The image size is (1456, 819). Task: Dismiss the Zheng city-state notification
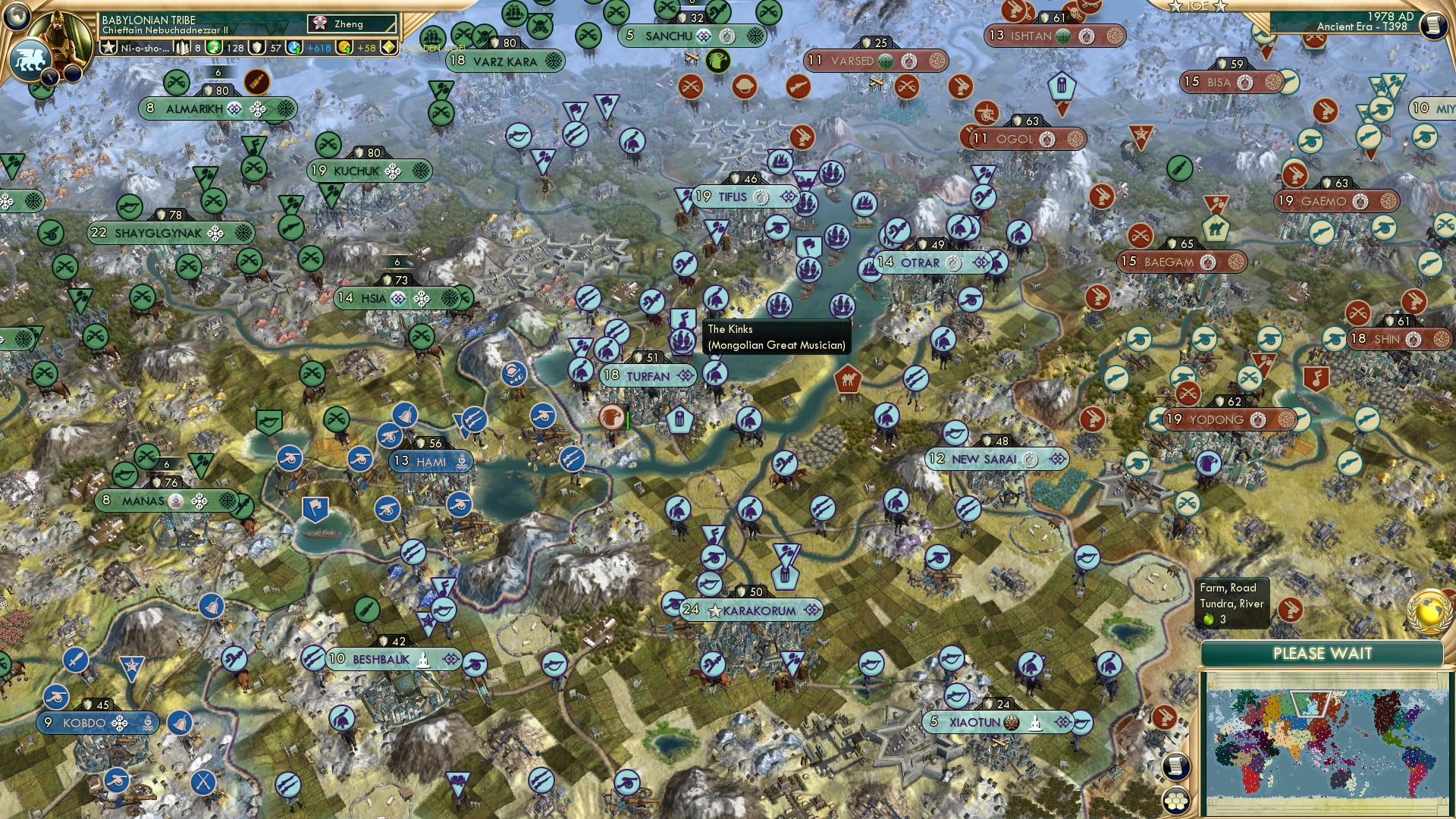pyautogui.click(x=351, y=24)
